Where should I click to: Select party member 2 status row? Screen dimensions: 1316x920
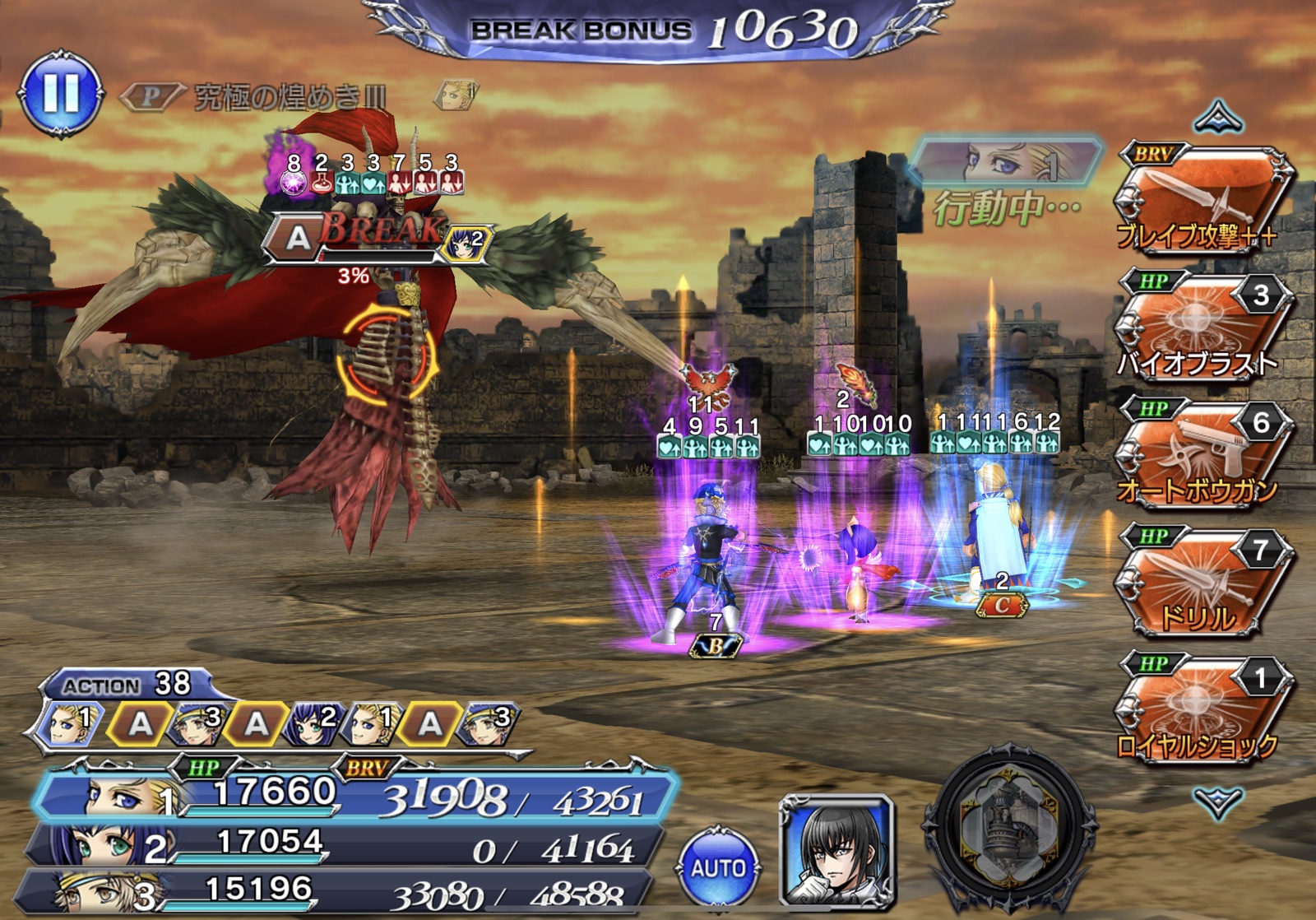point(345,845)
